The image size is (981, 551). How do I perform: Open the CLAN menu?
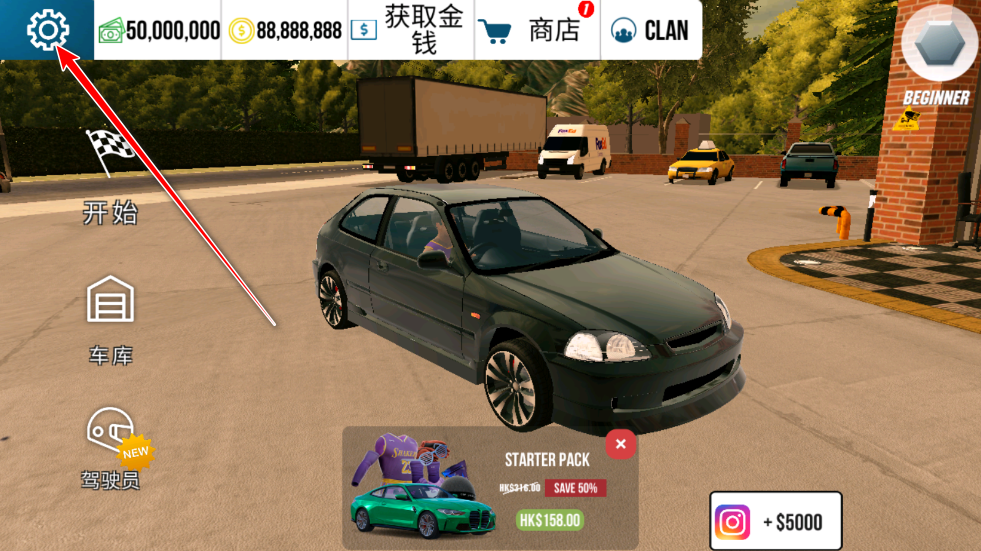pos(650,30)
